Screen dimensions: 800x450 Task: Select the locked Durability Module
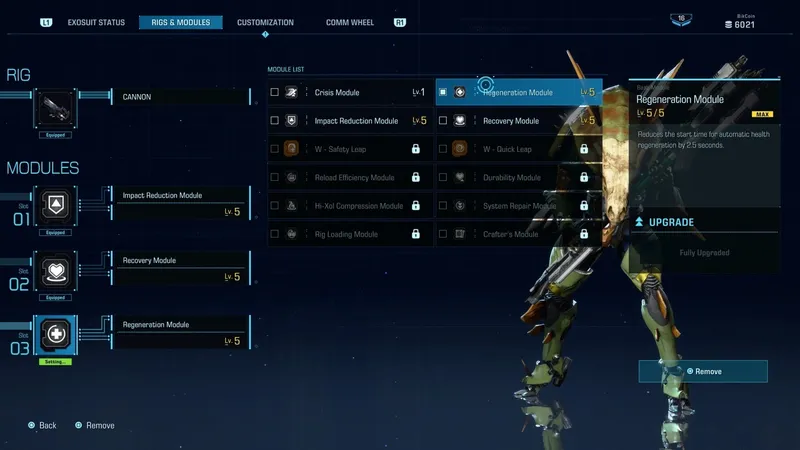[519, 178]
